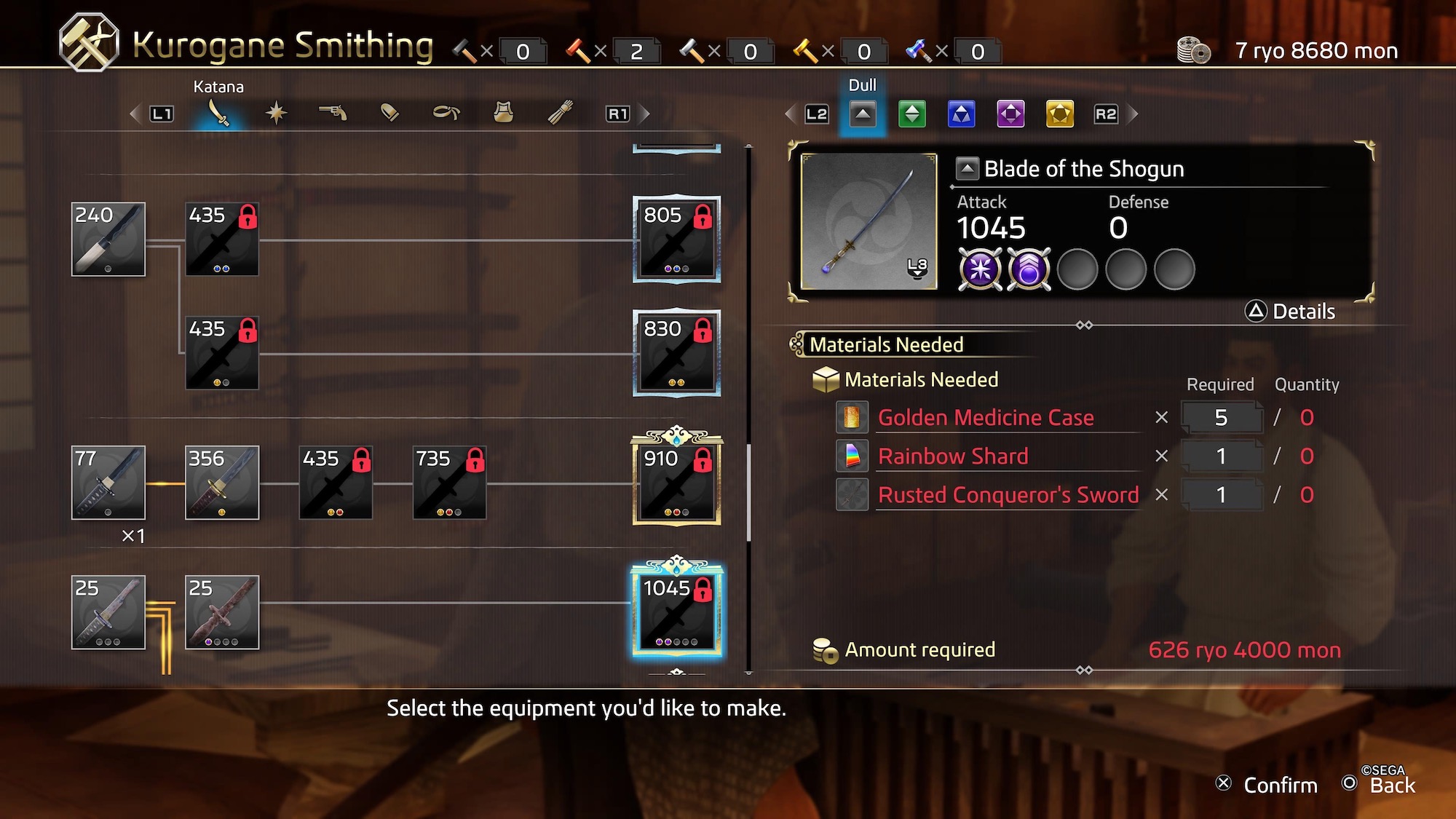
Task: Click the R2 right quality arrow
Action: [1106, 114]
